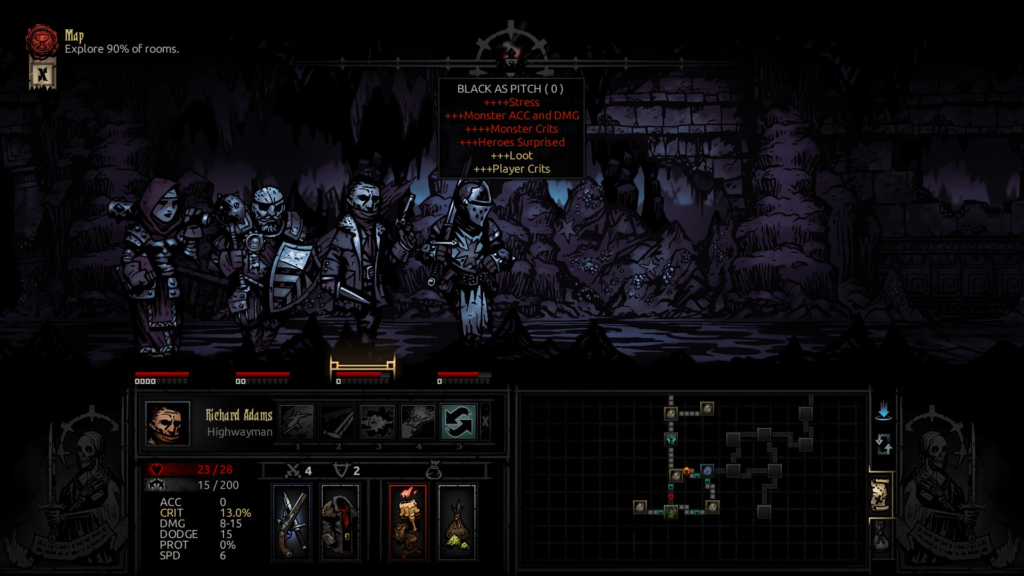Select the first greyed-out combat skill
The height and width of the screenshot is (576, 1024).
(296, 422)
